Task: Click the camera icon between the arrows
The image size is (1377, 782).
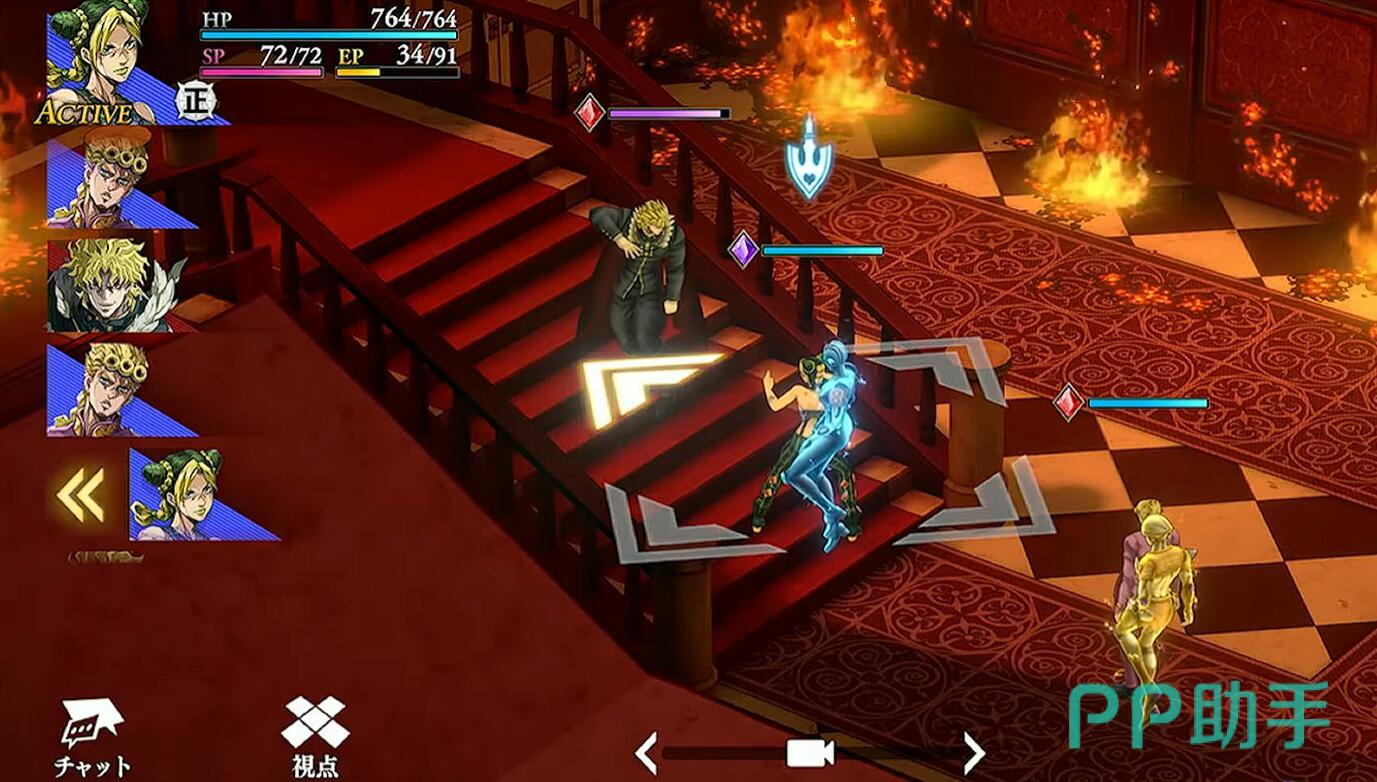Action: 810,753
